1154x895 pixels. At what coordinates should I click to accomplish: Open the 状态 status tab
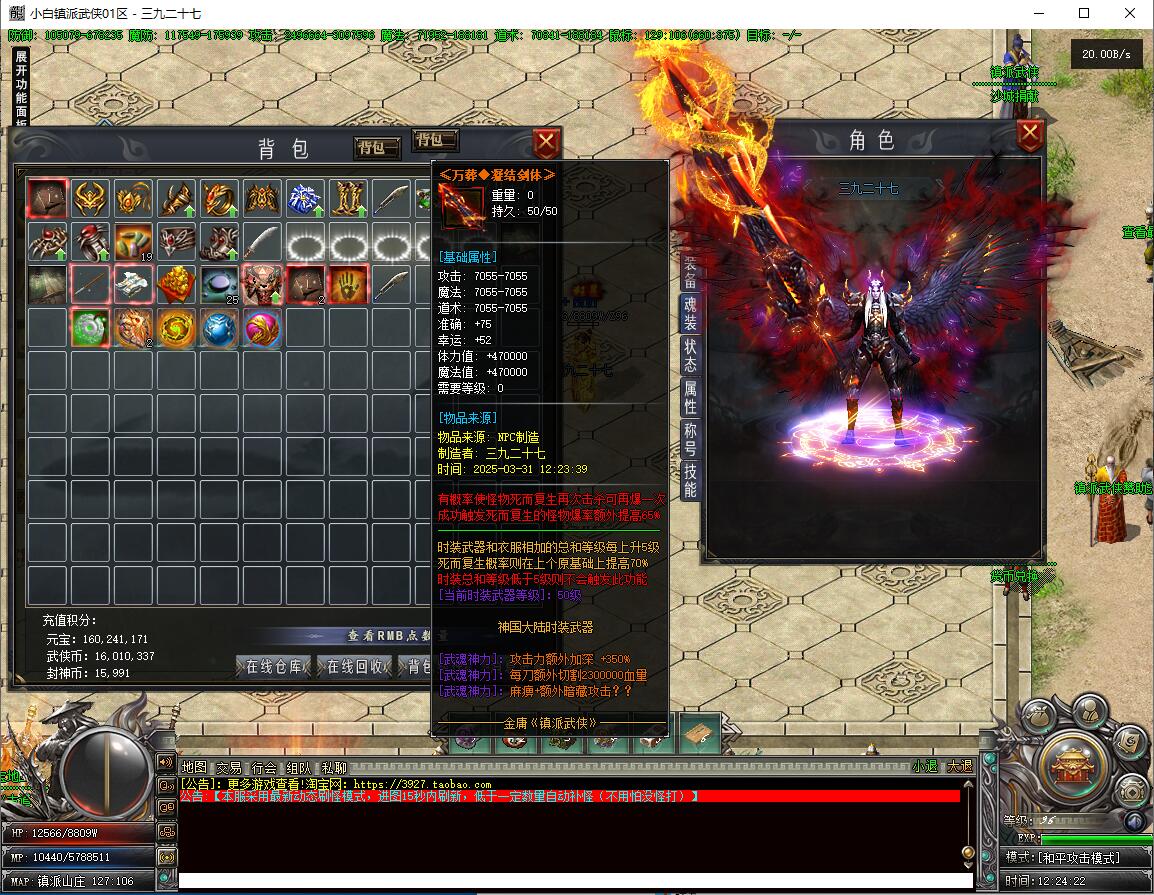(x=690, y=355)
